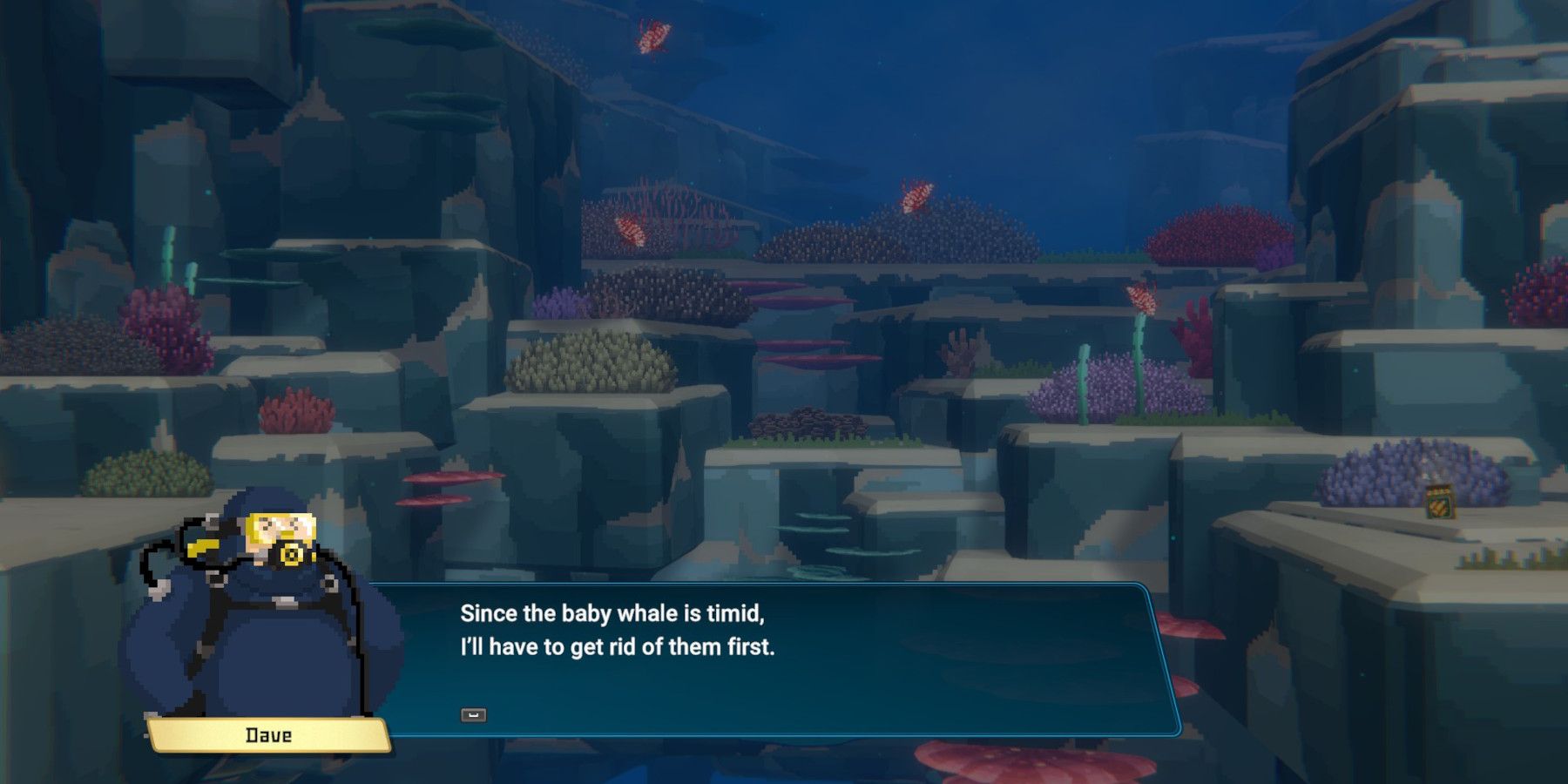Viewport: 1568px width, 784px height.
Task: Click the 'Dave' name plate banner
Action: pyautogui.click(x=266, y=736)
